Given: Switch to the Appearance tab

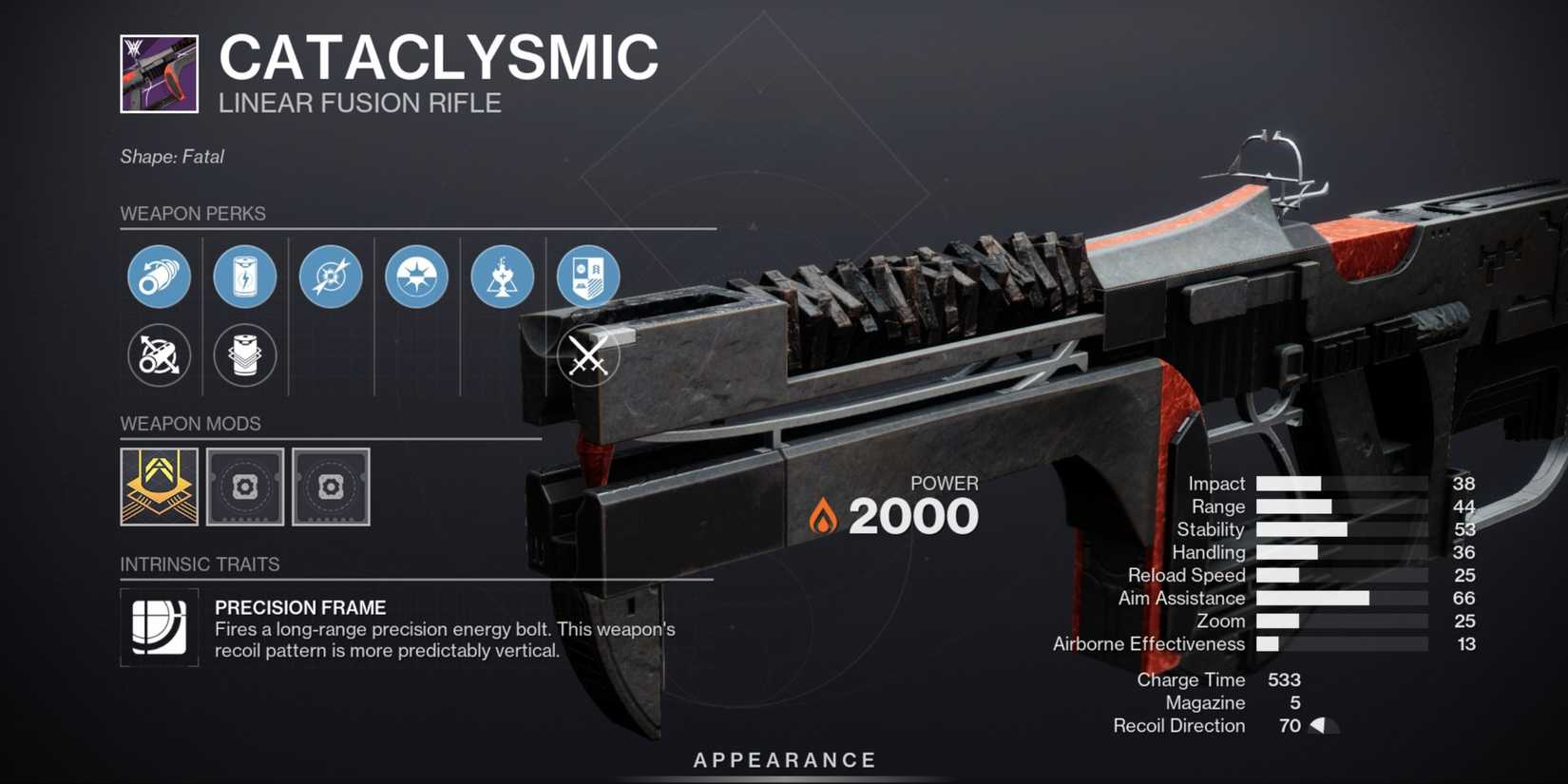Looking at the screenshot, I should tap(783, 759).
